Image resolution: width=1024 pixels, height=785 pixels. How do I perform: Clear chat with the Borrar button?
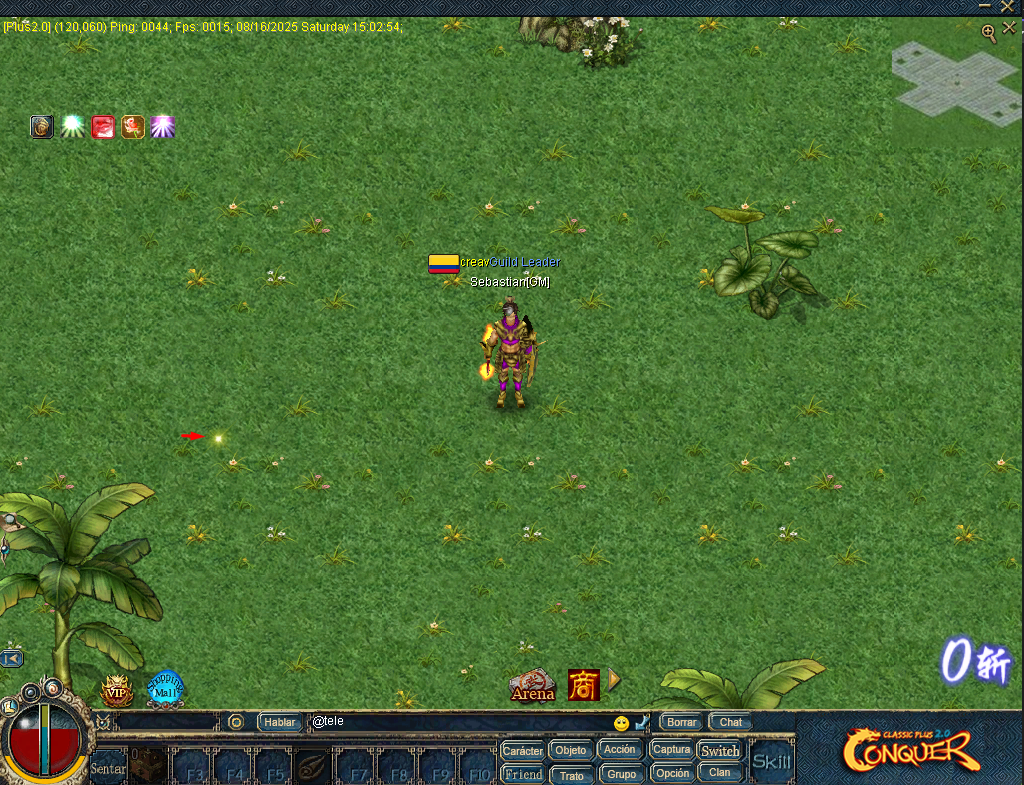(682, 722)
